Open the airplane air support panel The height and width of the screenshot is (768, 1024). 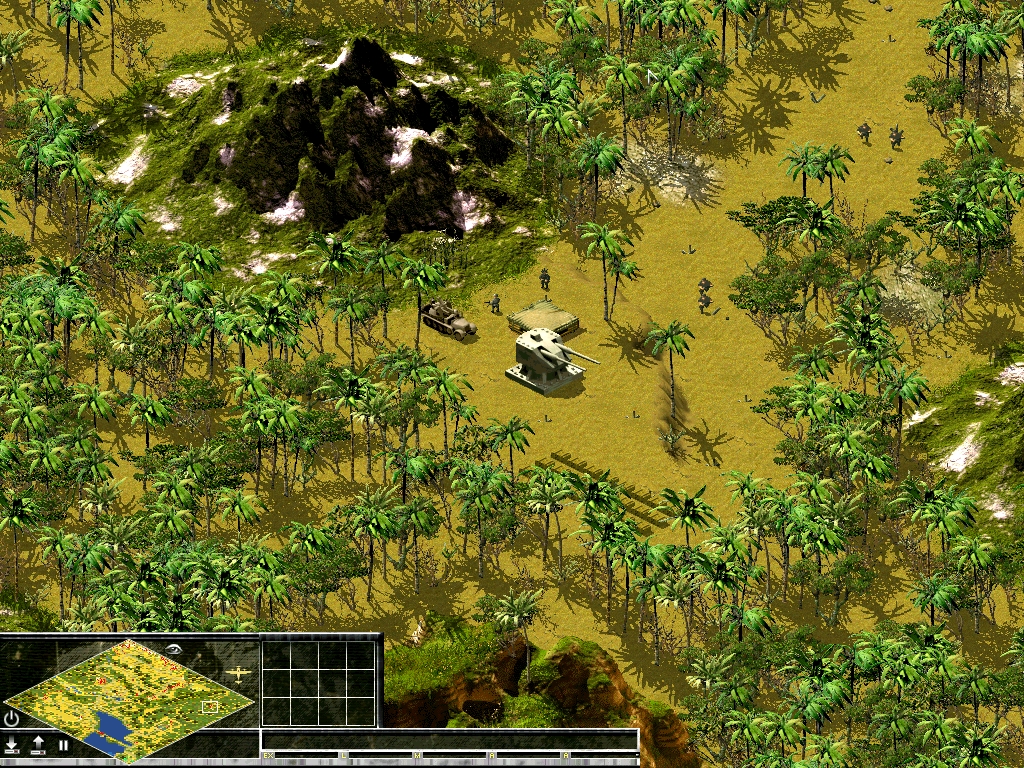coord(239,674)
